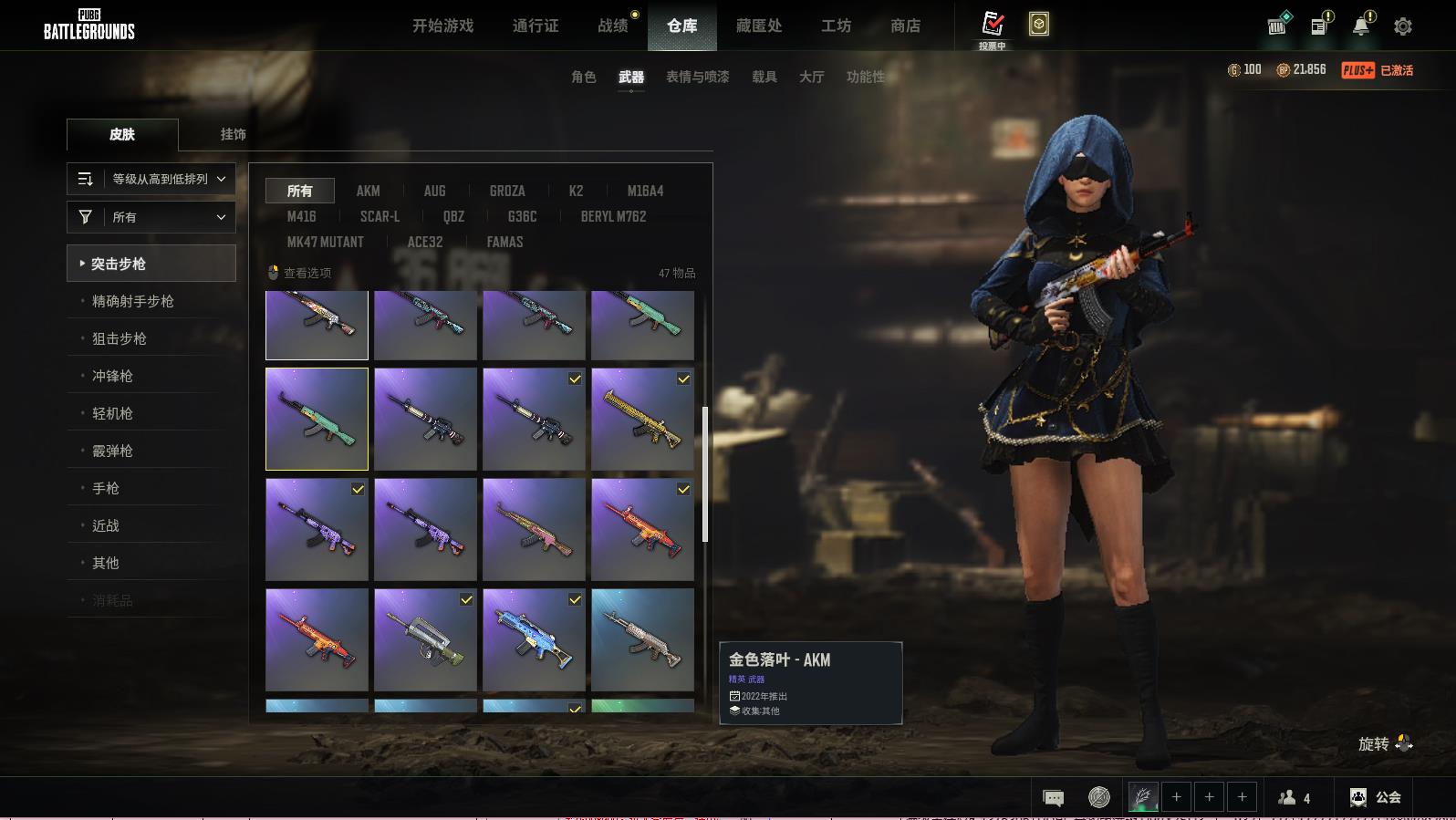Select the 手枪 pistol category
1456x820 pixels.
click(x=106, y=488)
